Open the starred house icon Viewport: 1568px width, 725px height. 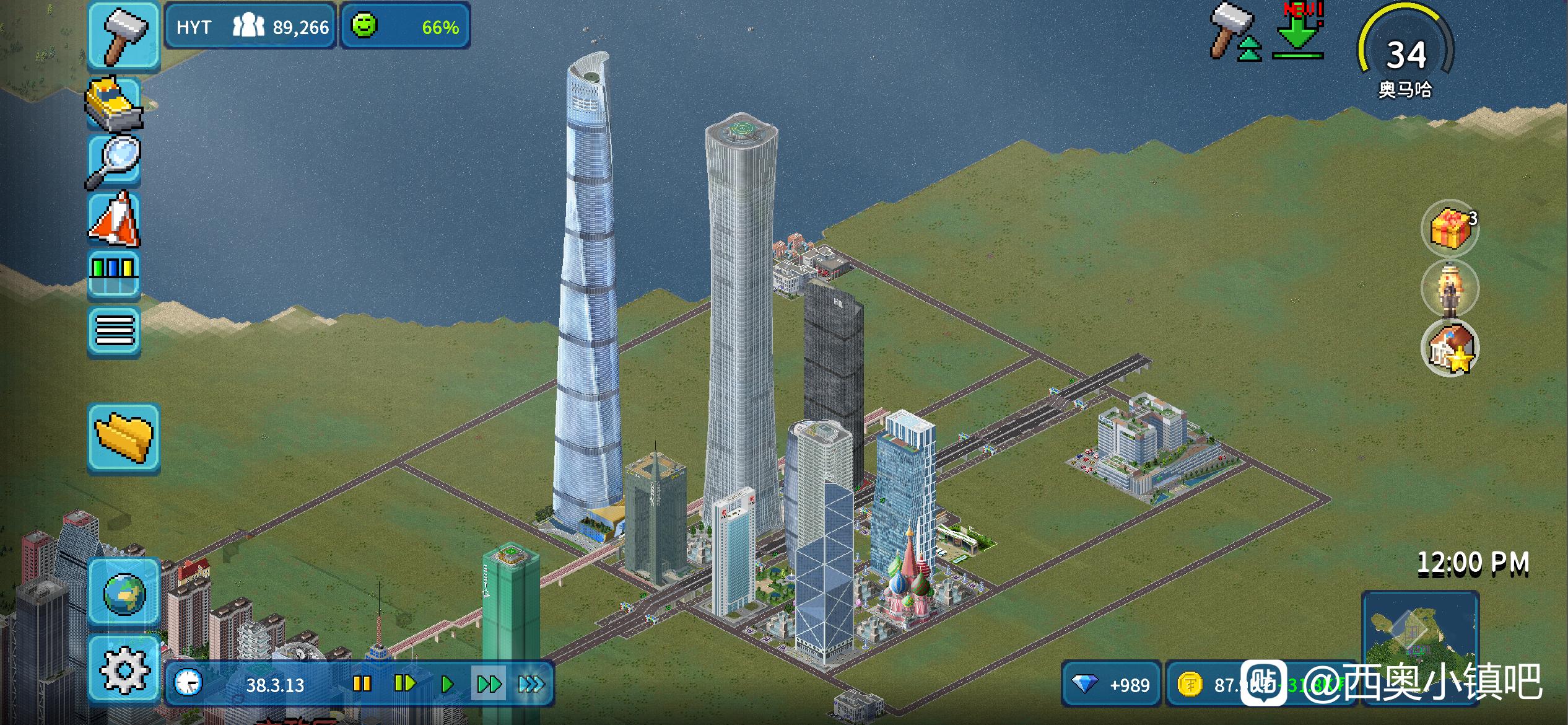point(1450,348)
